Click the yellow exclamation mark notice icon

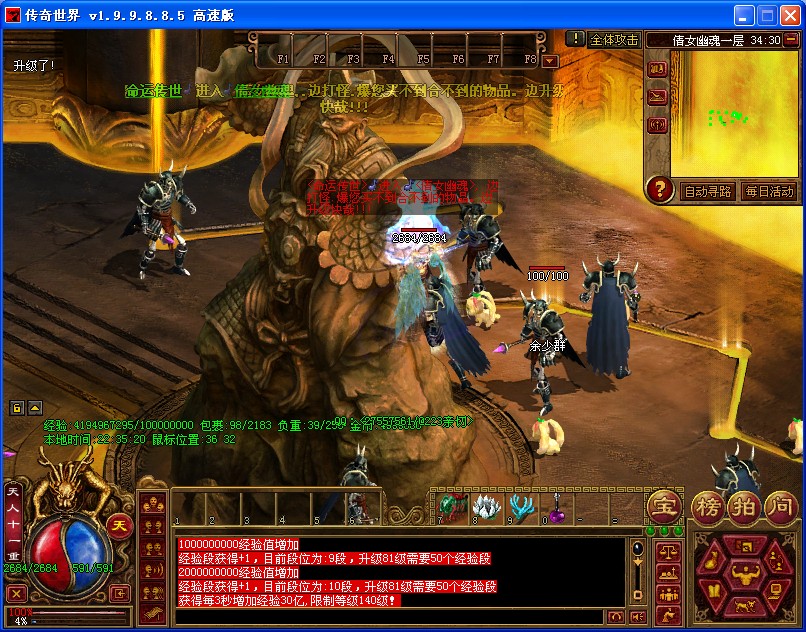576,39
